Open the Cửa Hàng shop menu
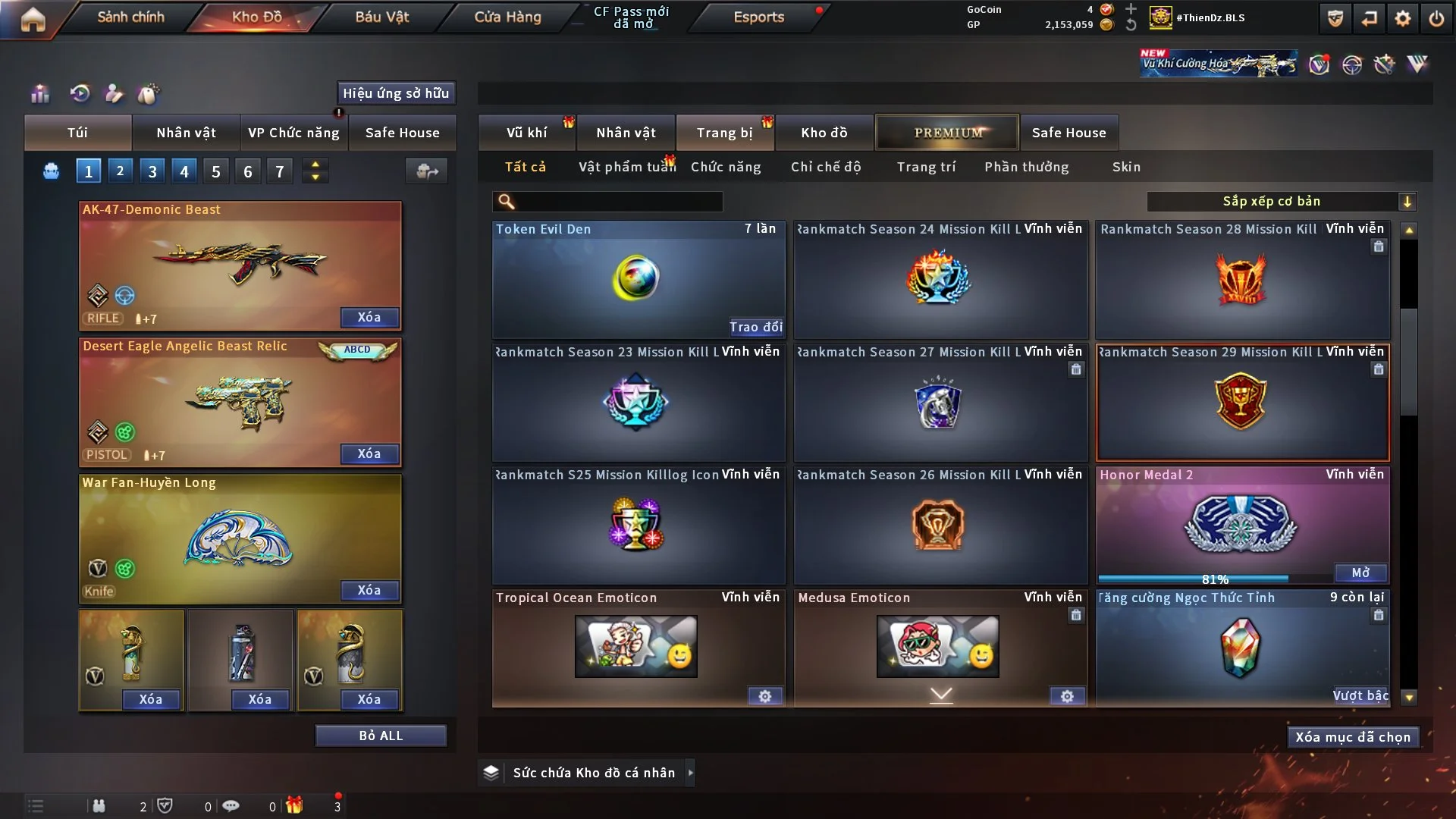The height and width of the screenshot is (819, 1456). coord(507,17)
